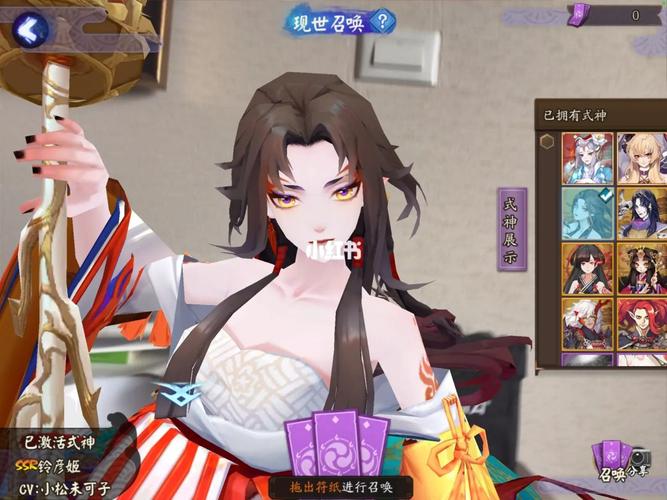Screen dimensions: 667x500
Task: Select the white-haired shikigami in blue kimono
Action: point(587,158)
